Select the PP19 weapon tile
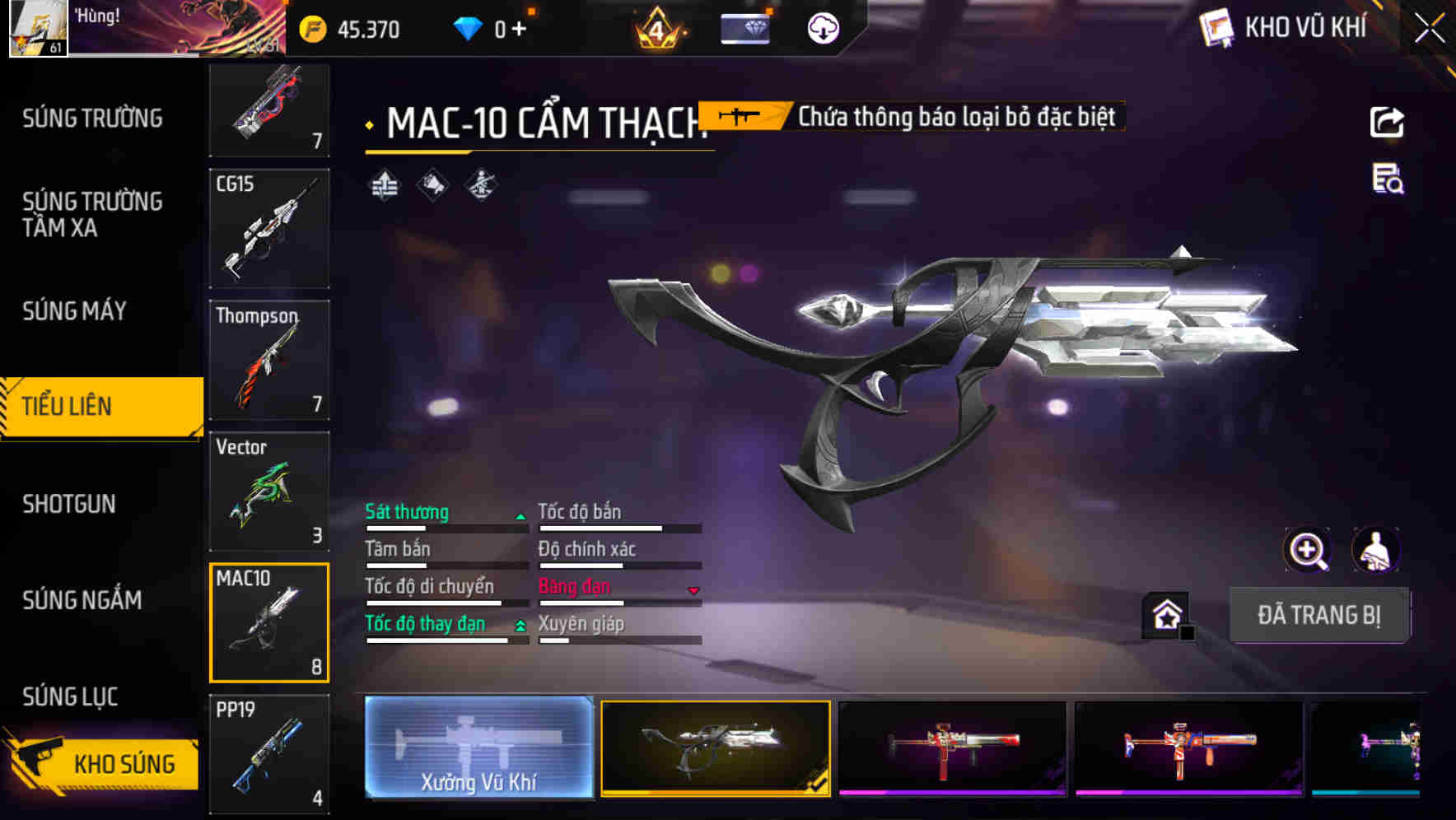This screenshot has width=1456, height=820. pyautogui.click(x=269, y=753)
